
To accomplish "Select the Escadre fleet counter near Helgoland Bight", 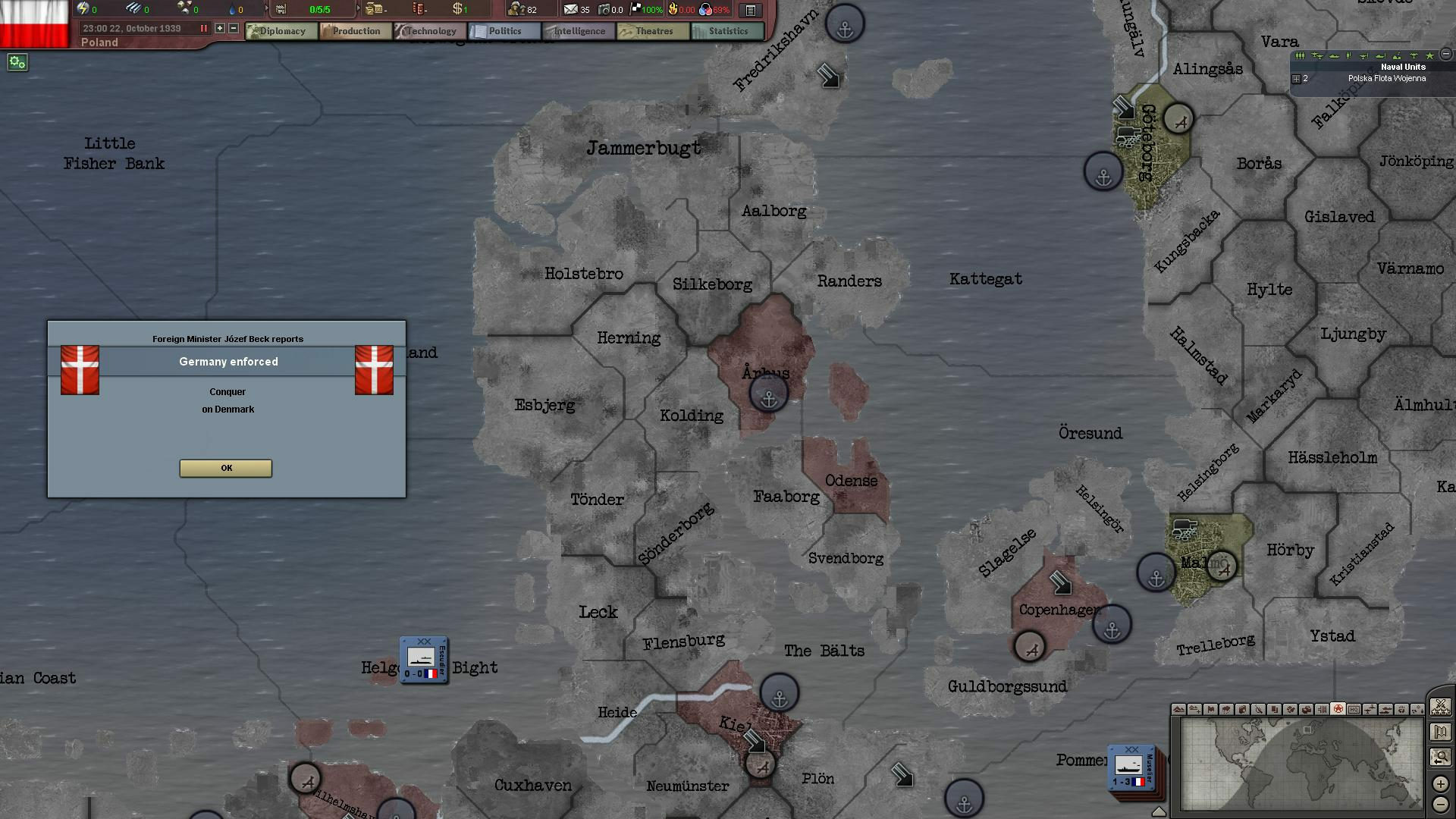I will pos(424,658).
